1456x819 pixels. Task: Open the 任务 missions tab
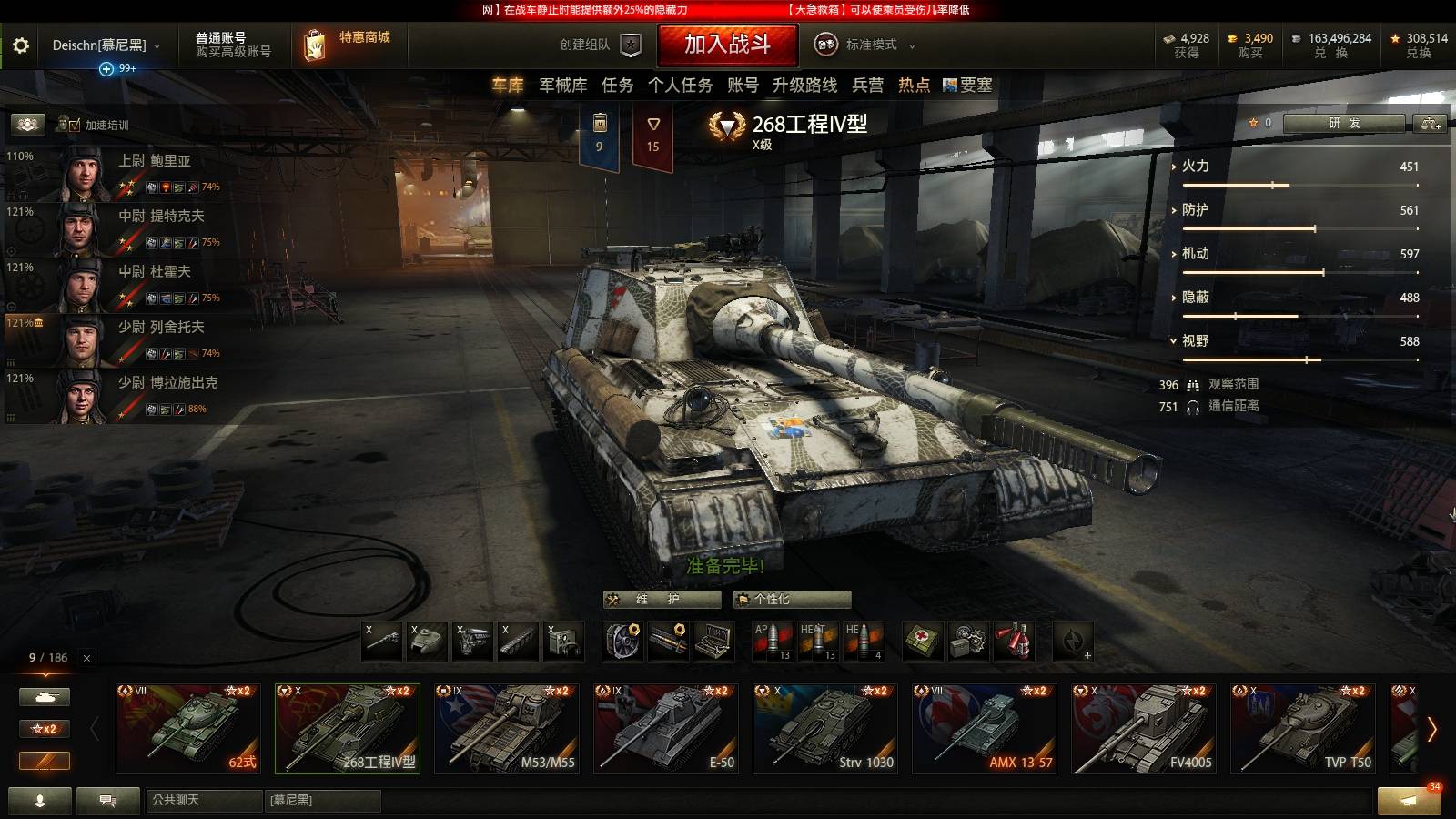617,86
